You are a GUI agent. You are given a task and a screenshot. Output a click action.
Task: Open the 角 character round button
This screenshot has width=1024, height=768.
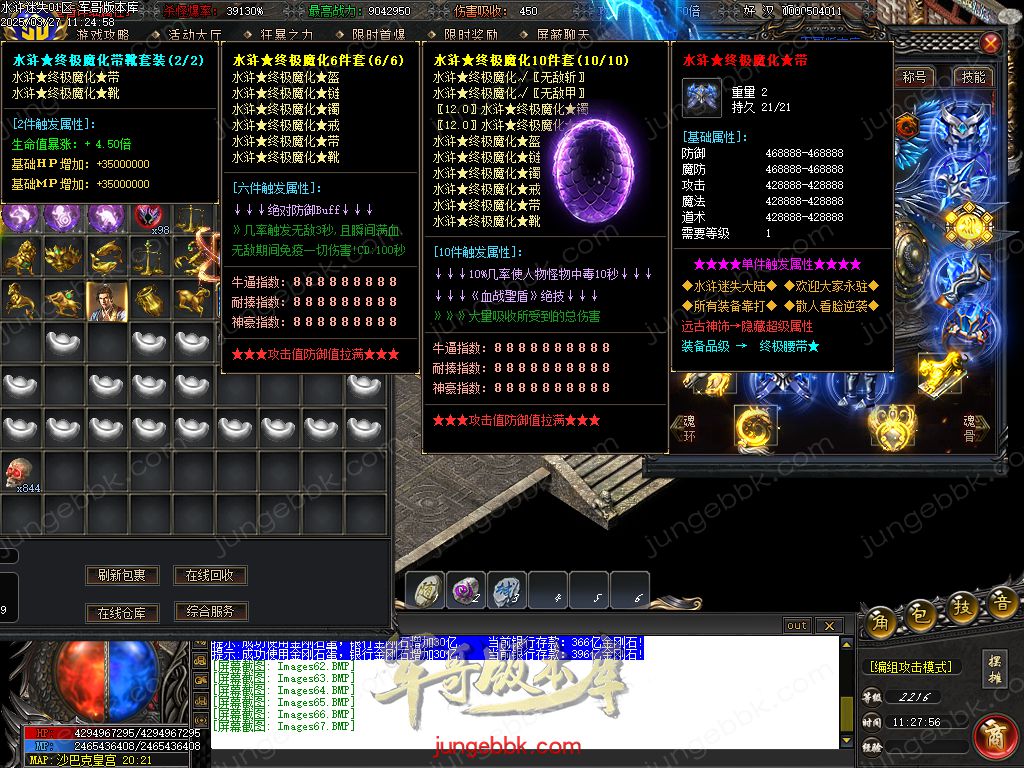(881, 620)
